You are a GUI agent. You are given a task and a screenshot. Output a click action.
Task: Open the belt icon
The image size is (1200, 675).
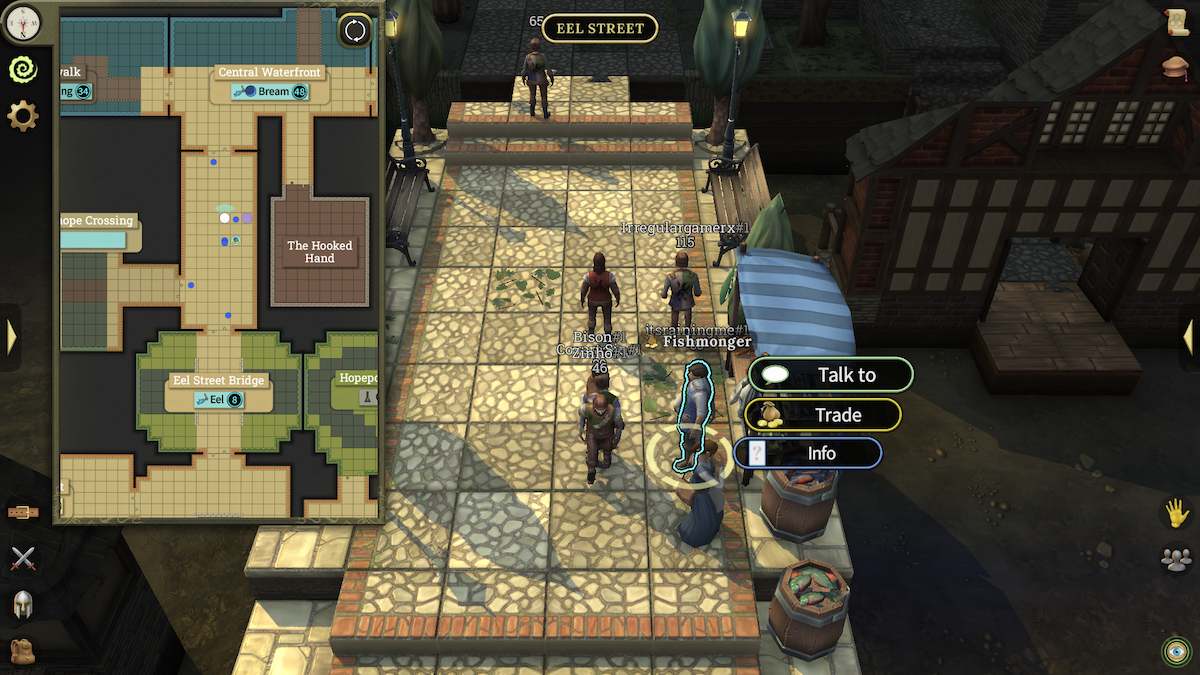coord(22,512)
